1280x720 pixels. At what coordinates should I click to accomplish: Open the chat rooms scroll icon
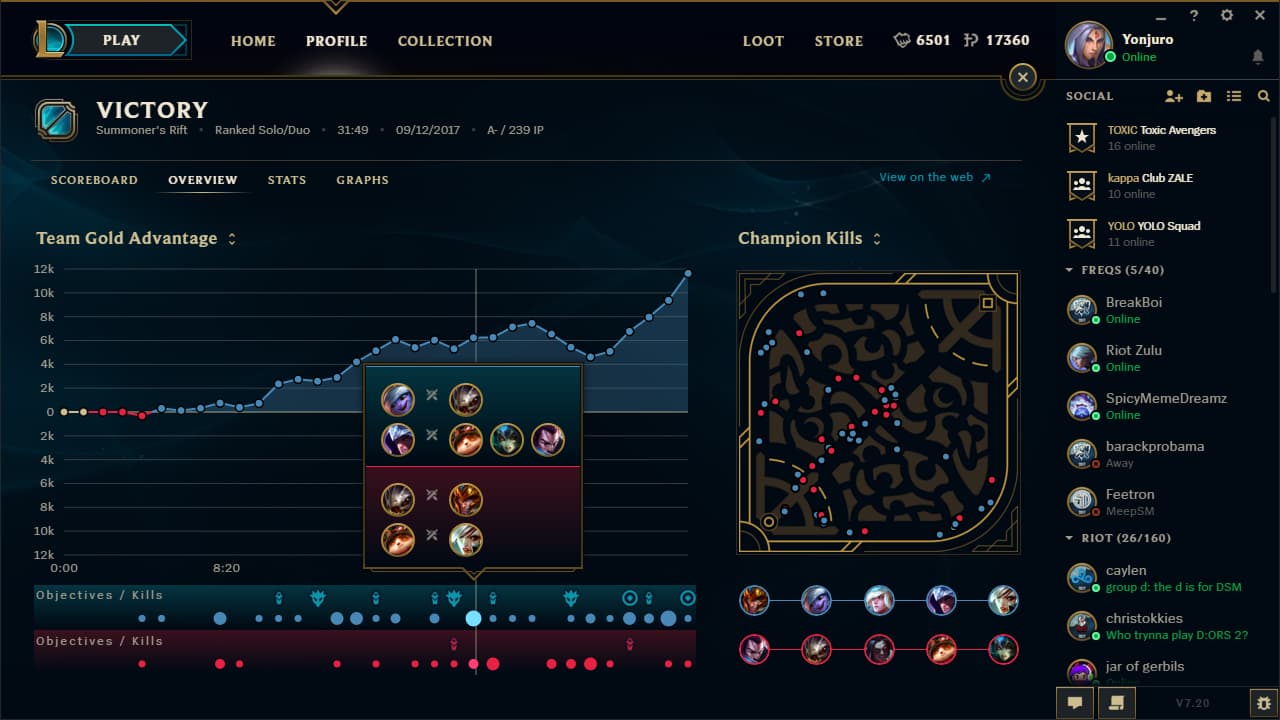1115,704
